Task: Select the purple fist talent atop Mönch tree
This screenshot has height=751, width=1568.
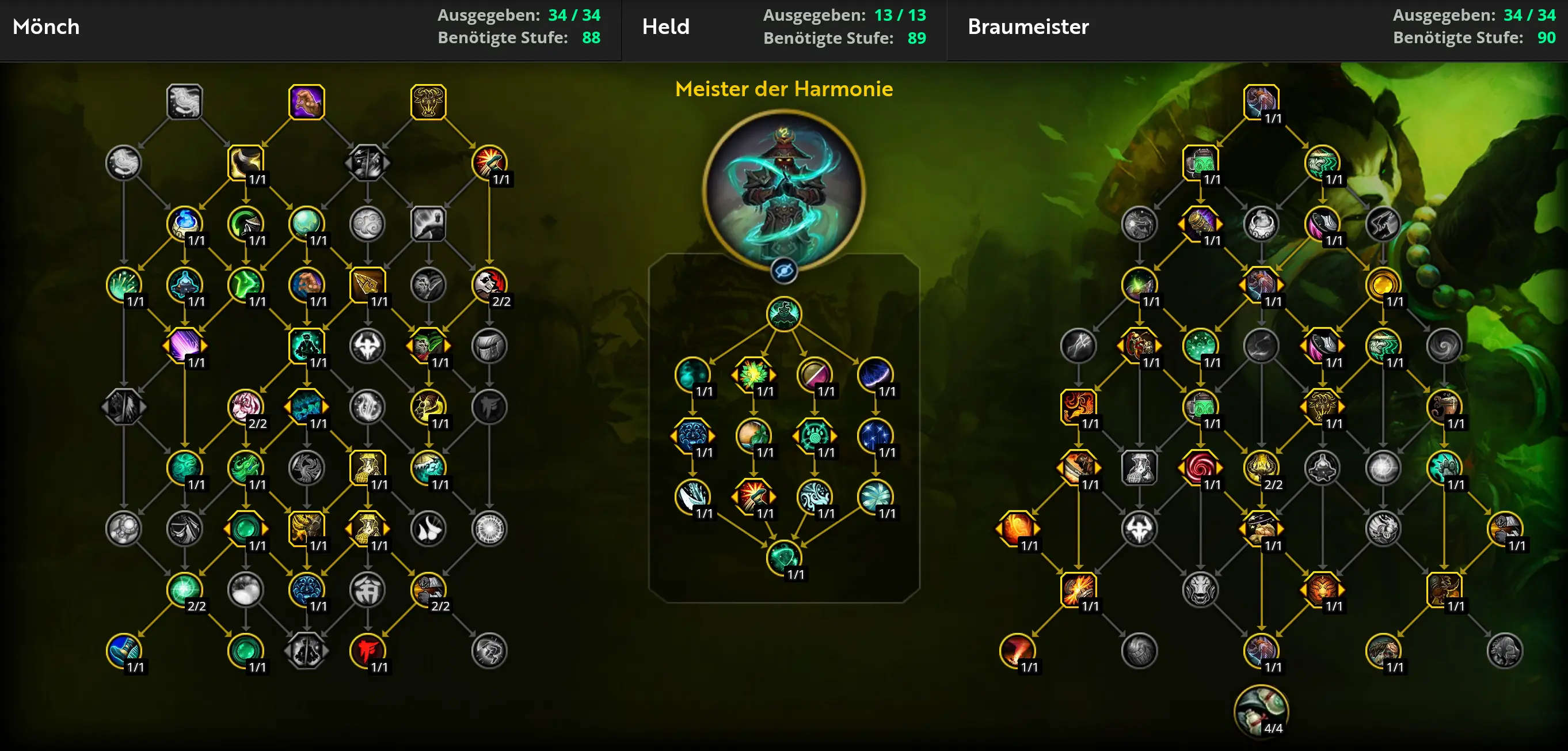Action: tap(306, 102)
